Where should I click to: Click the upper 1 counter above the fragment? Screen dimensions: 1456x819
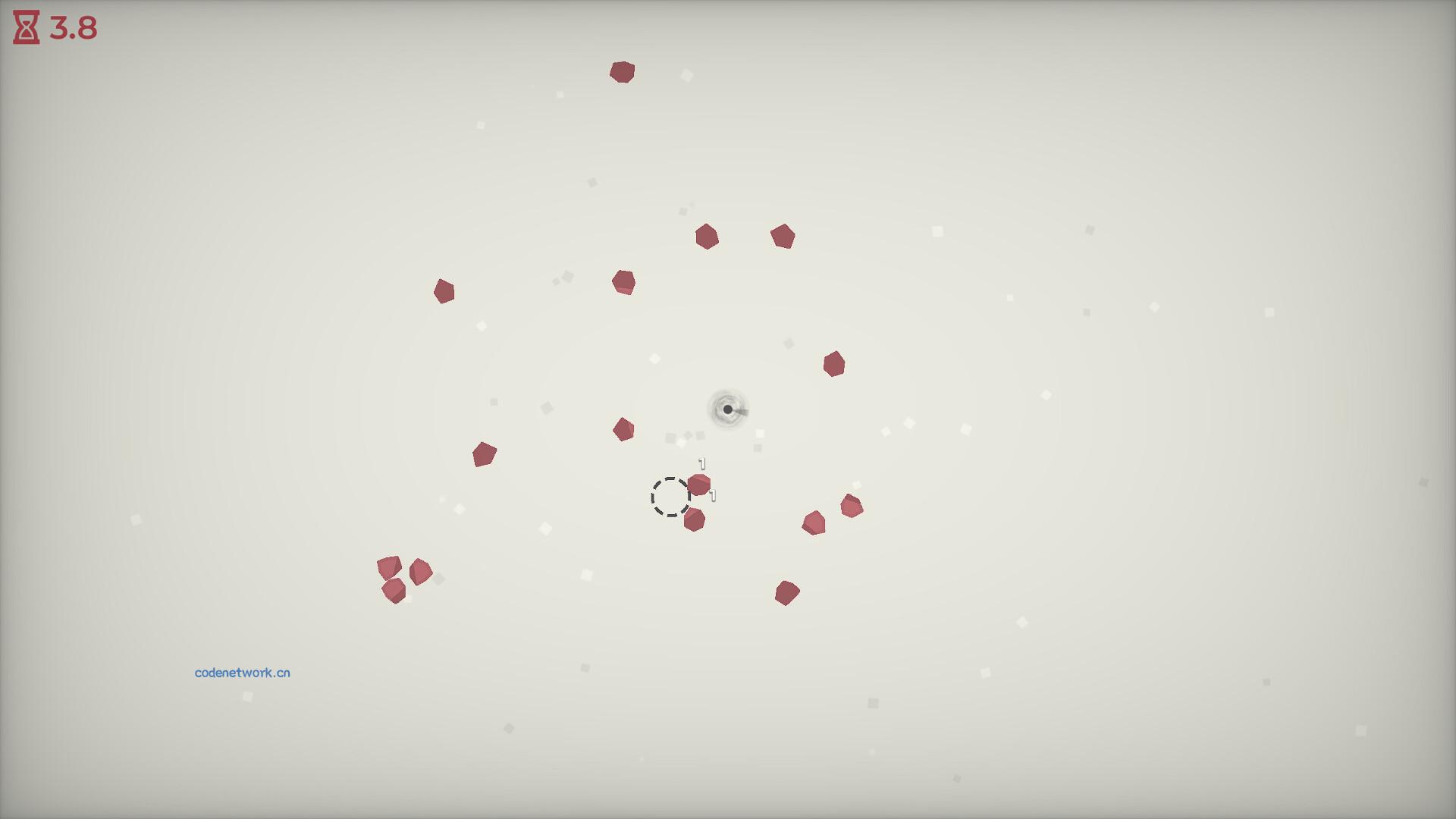[x=701, y=461]
